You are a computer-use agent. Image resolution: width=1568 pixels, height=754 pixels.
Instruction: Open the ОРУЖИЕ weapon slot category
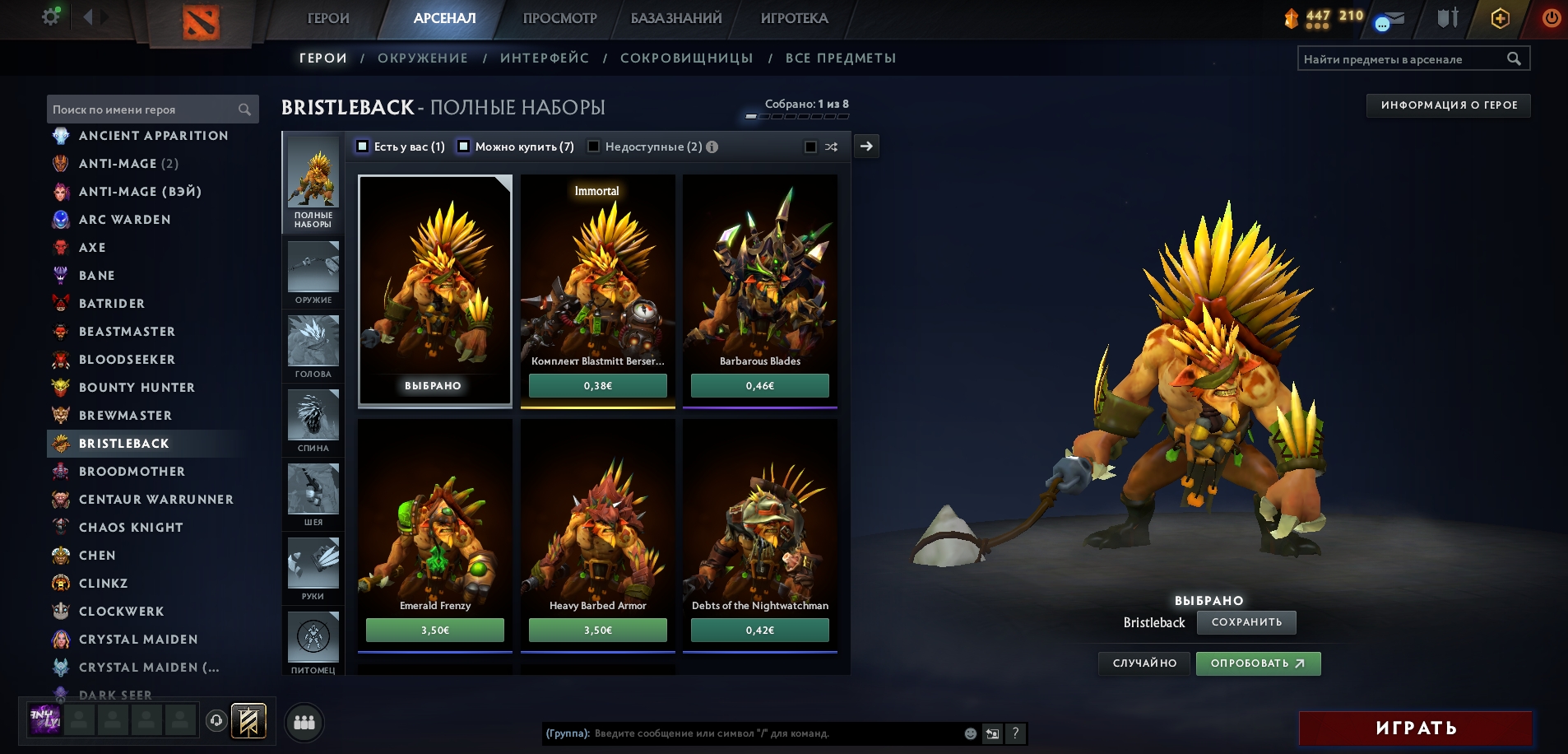click(x=313, y=272)
